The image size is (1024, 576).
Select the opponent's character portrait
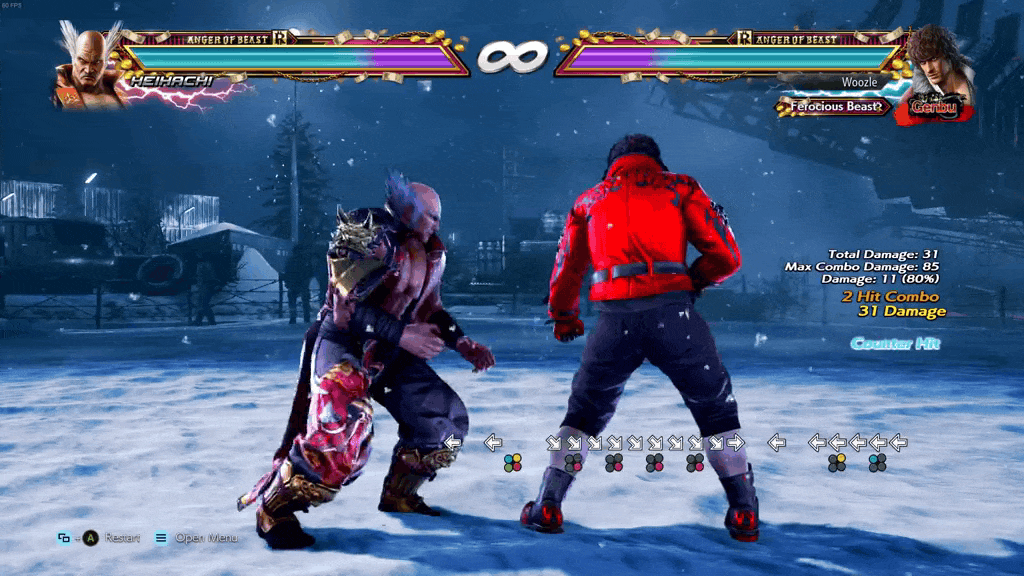click(x=941, y=63)
